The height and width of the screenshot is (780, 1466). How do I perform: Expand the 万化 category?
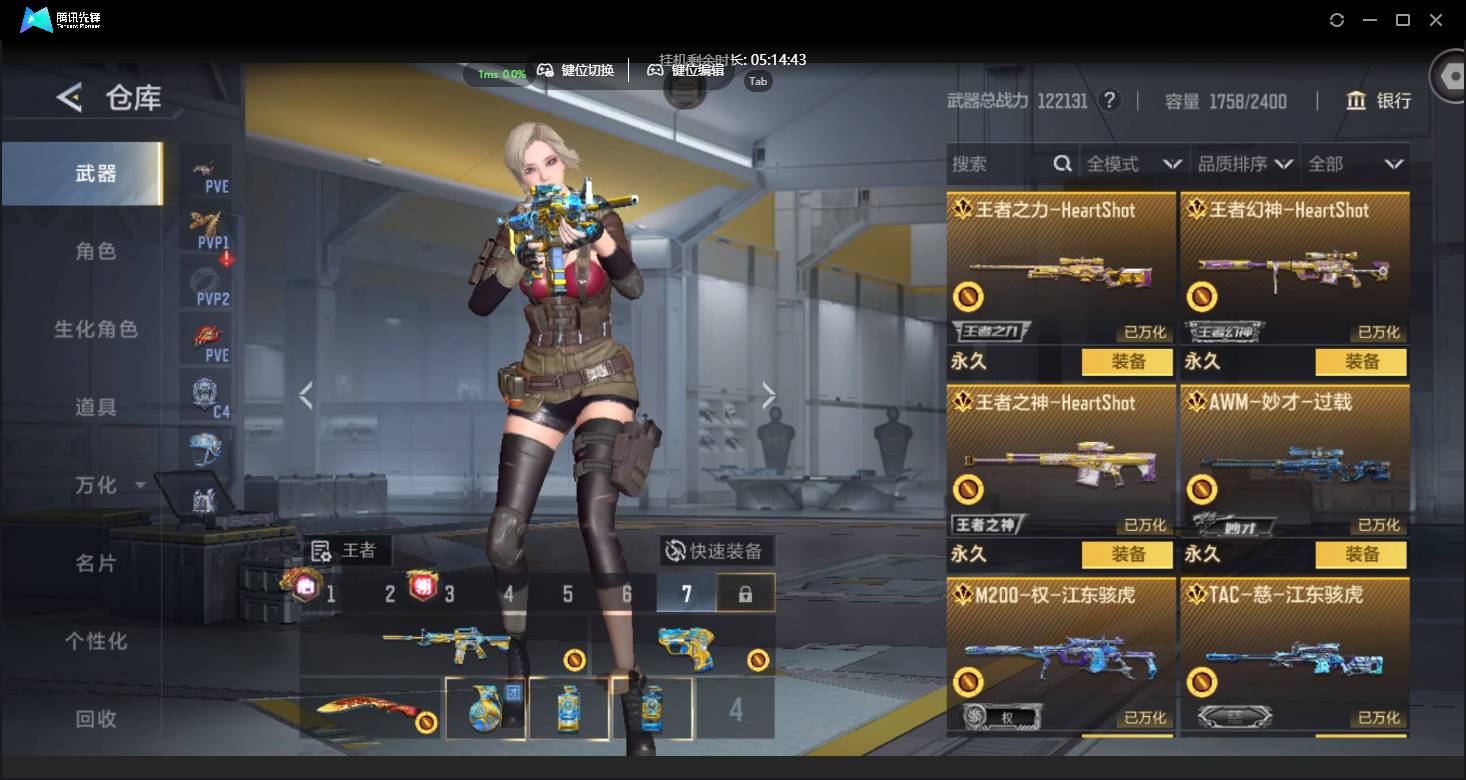[x=110, y=485]
